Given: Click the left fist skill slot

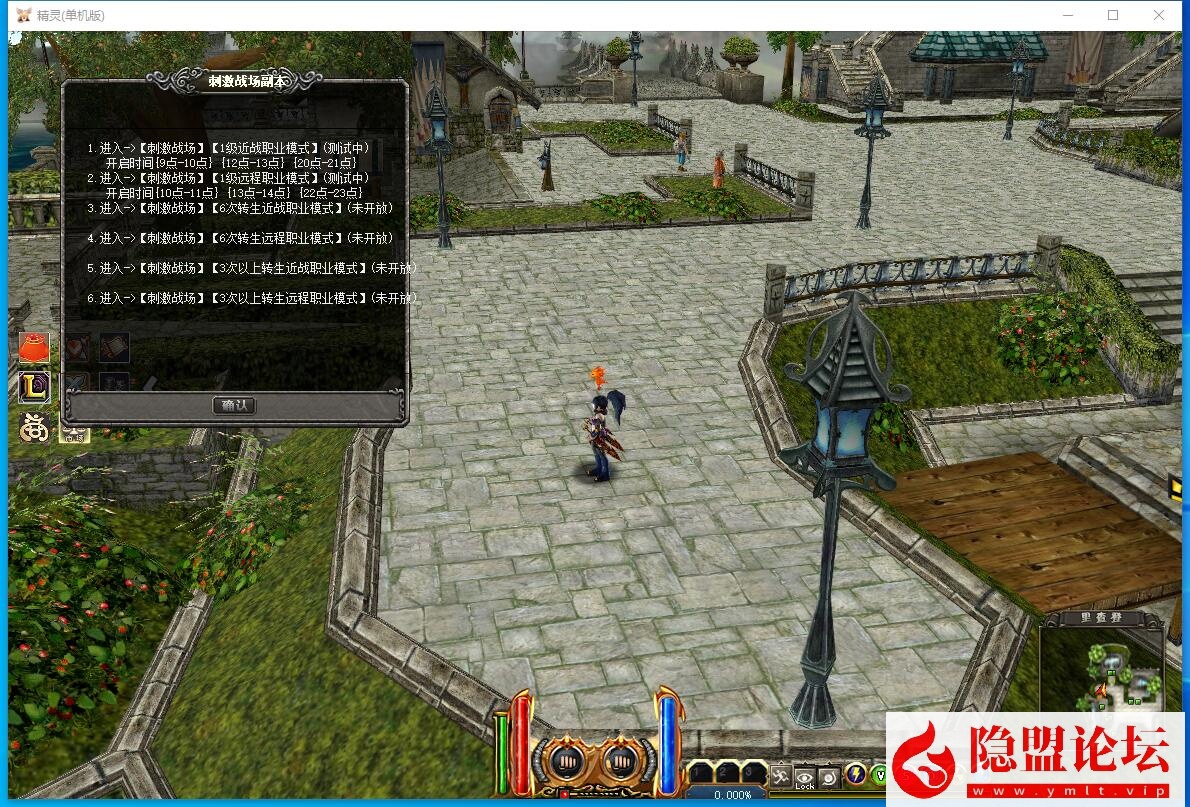Looking at the screenshot, I should point(563,763).
